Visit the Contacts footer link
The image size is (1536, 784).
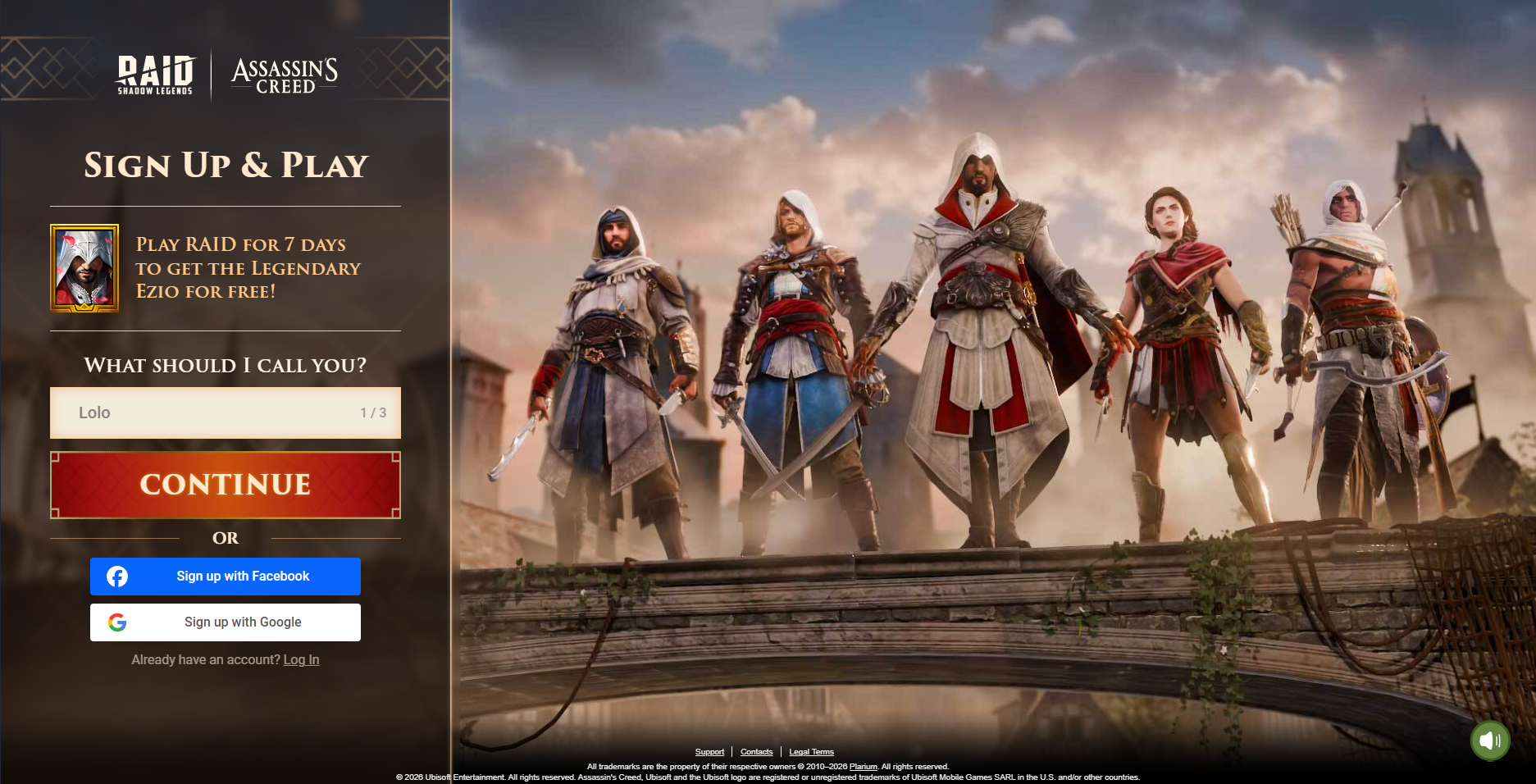point(756,752)
